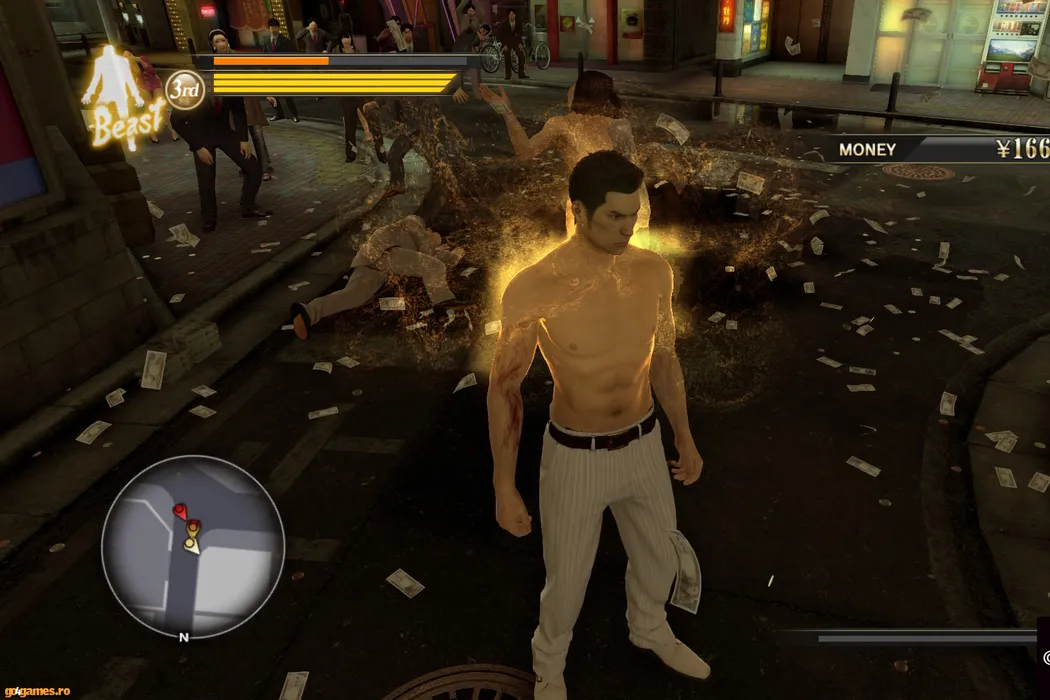This screenshot has height=700, width=1050.
Task: Open the circular minimap
Action: (193, 547)
